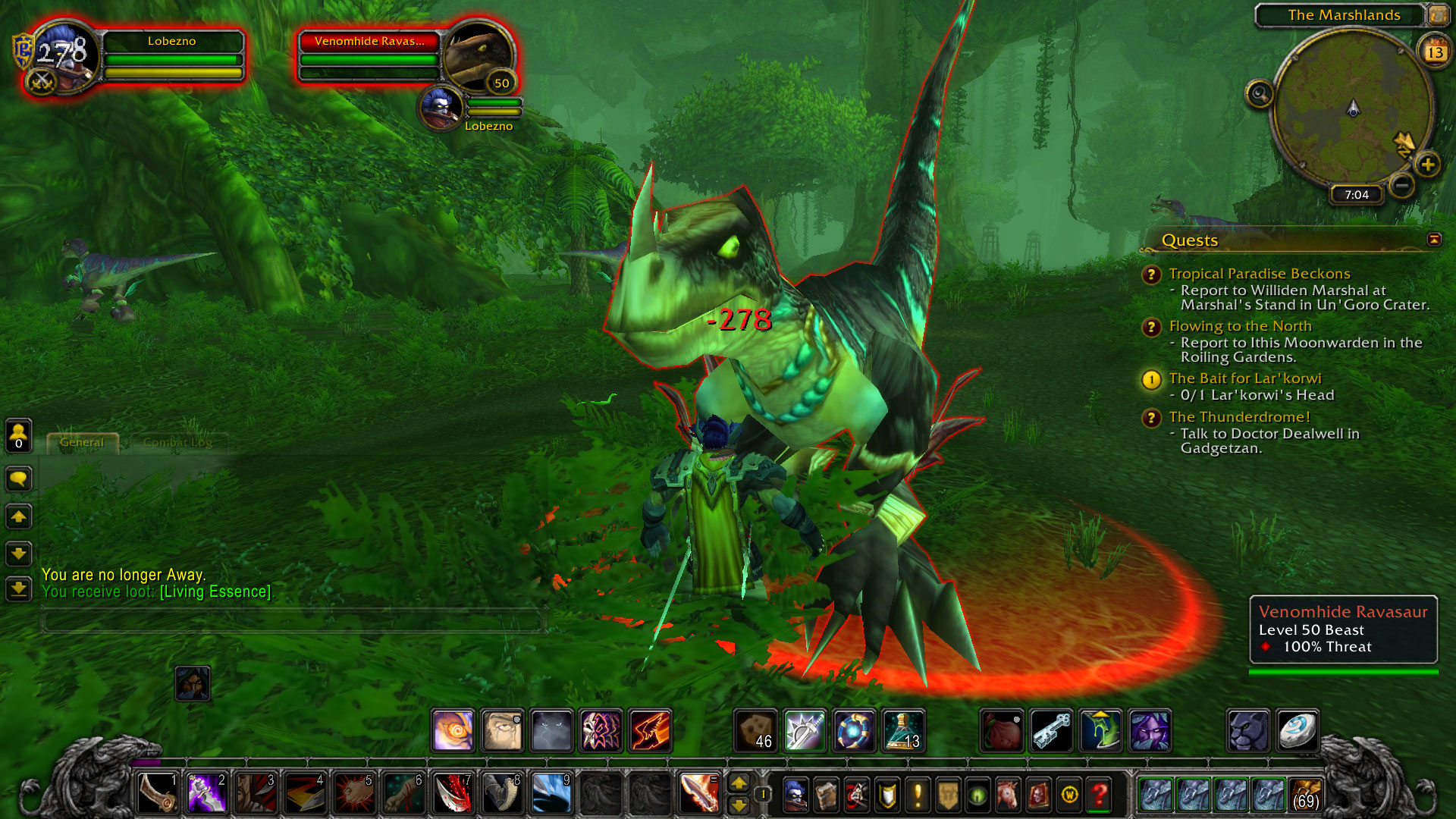Switch to the General chat tab

coord(82,442)
